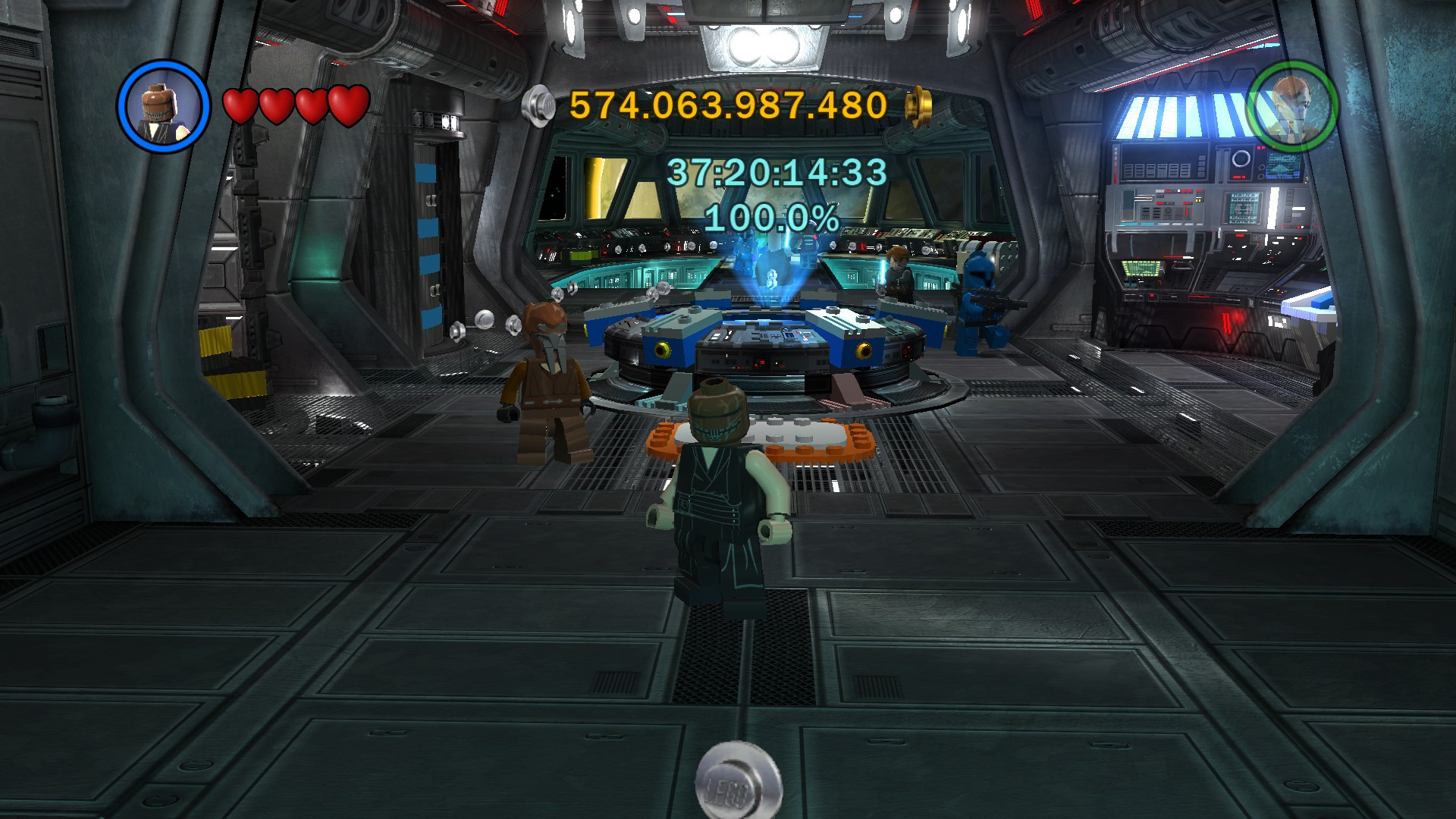This screenshot has height=819, width=1456.
Task: Toggle the yellow knob on the holotable's left side
Action: [662, 350]
